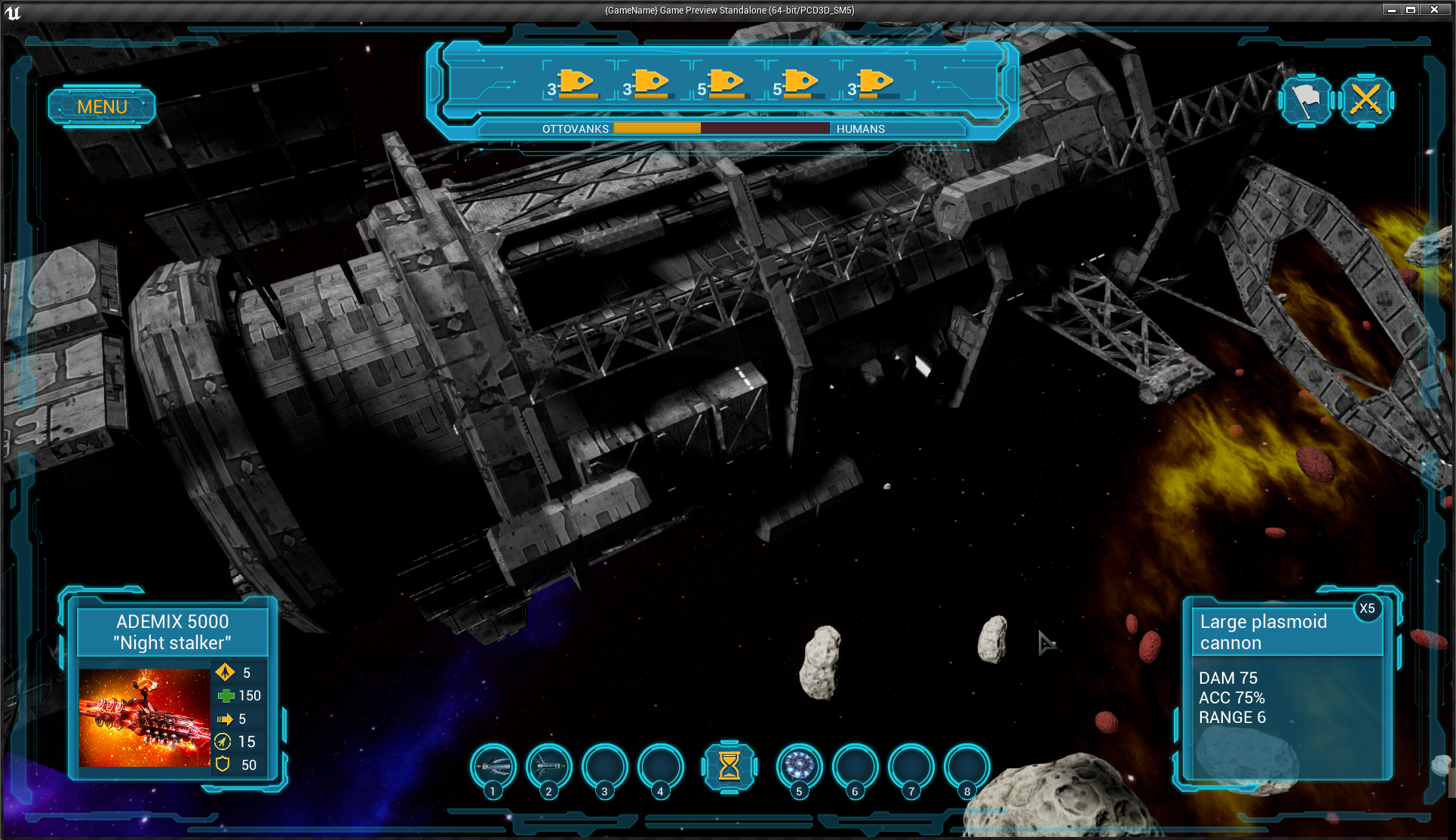Minimize the game preview window

click(1392, 10)
